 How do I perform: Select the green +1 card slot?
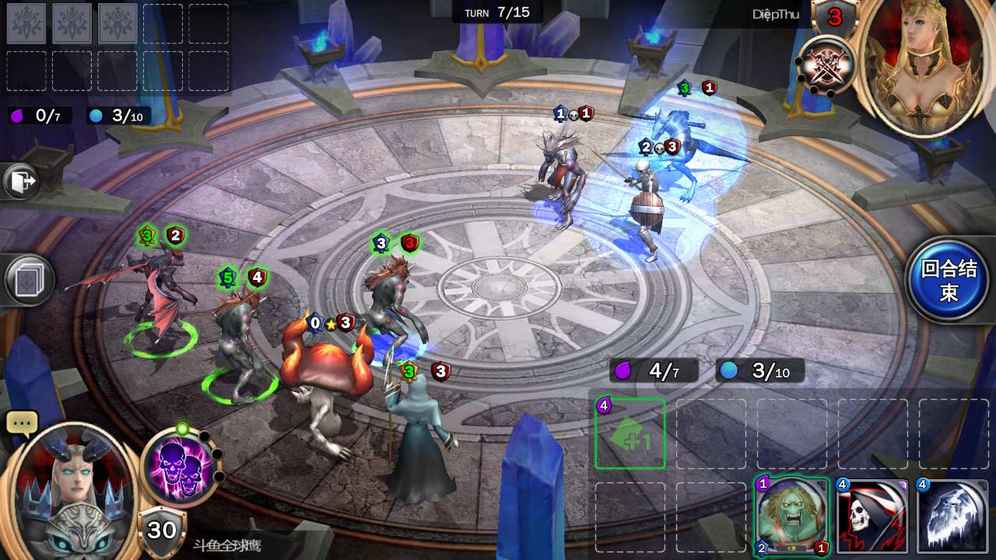[630, 433]
